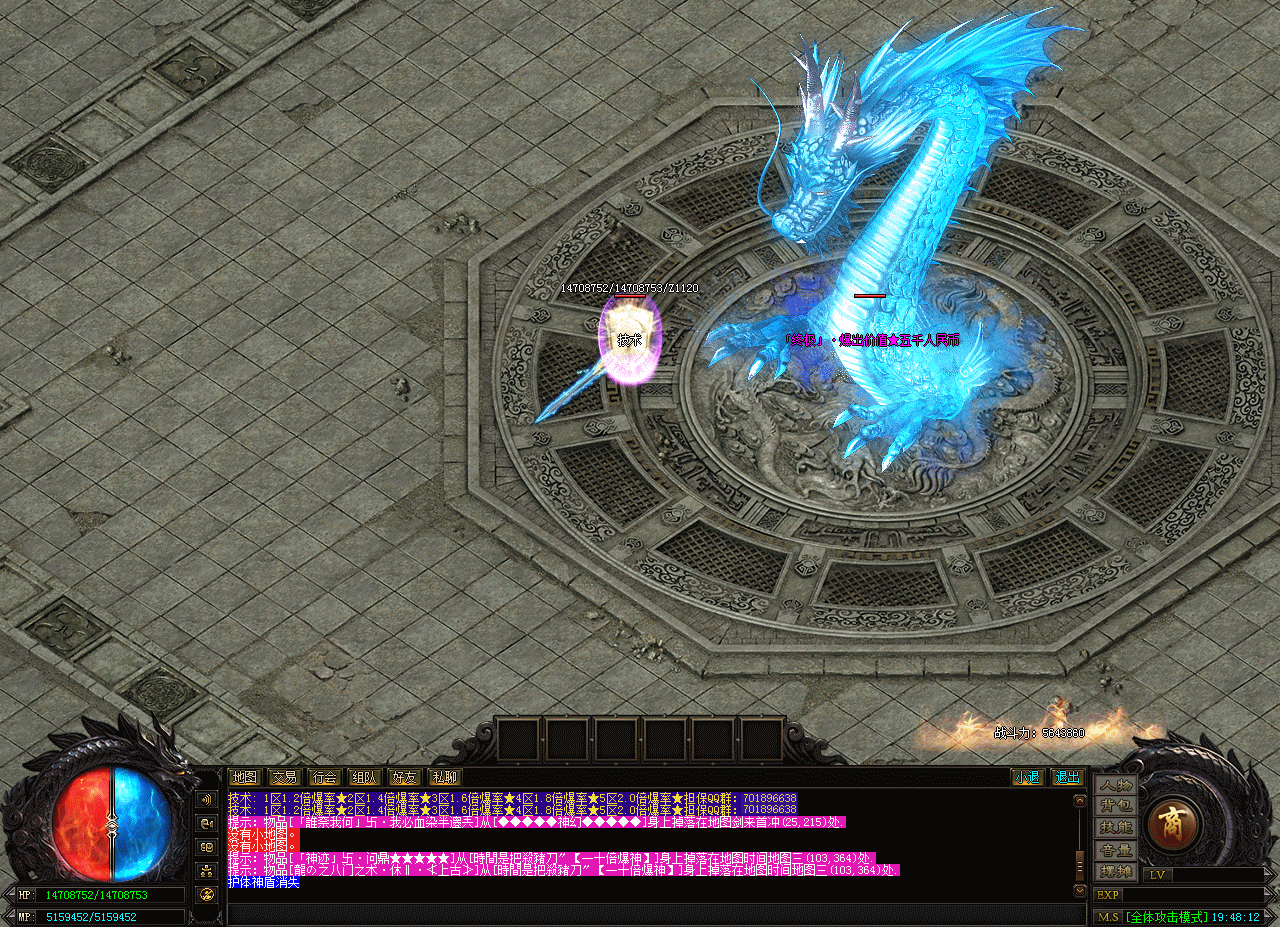Show the 技能 skills window
The height and width of the screenshot is (927, 1280).
click(1115, 828)
